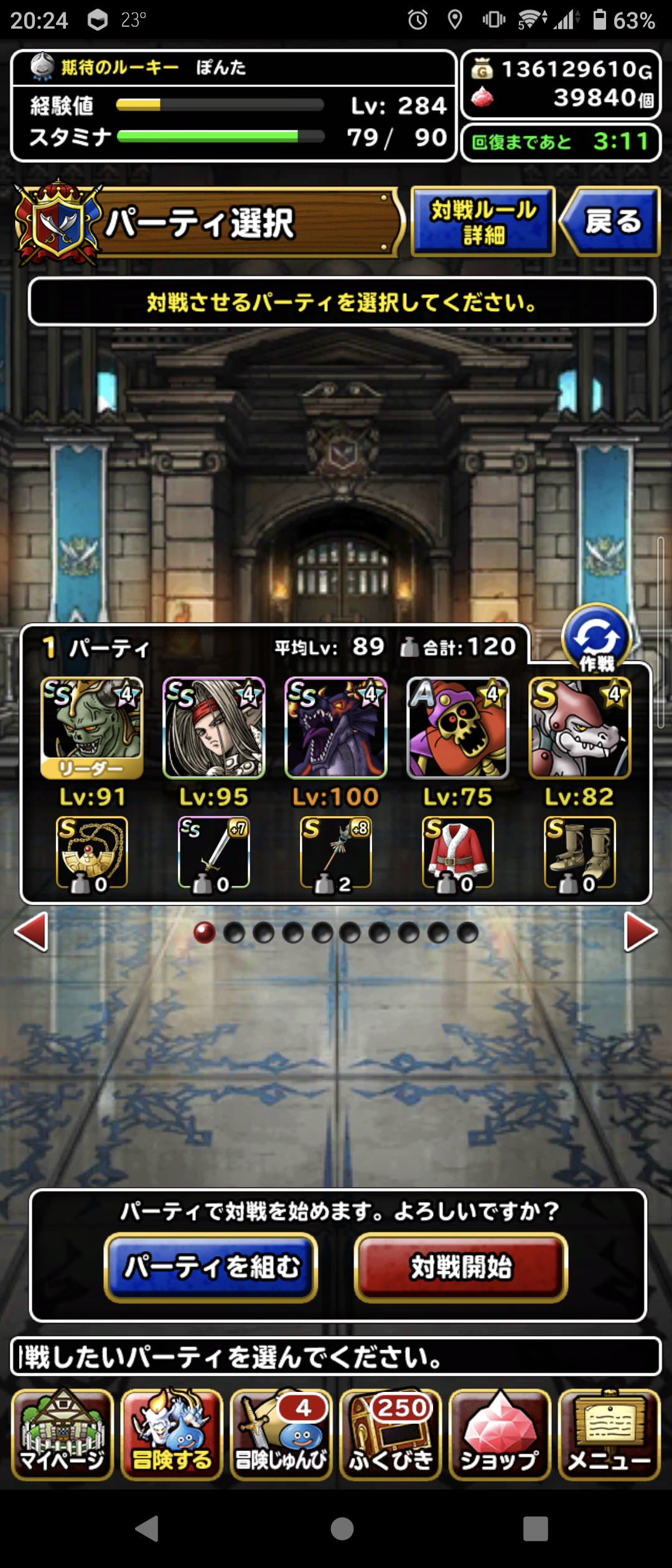Go back with the 戻る button

[x=610, y=222]
